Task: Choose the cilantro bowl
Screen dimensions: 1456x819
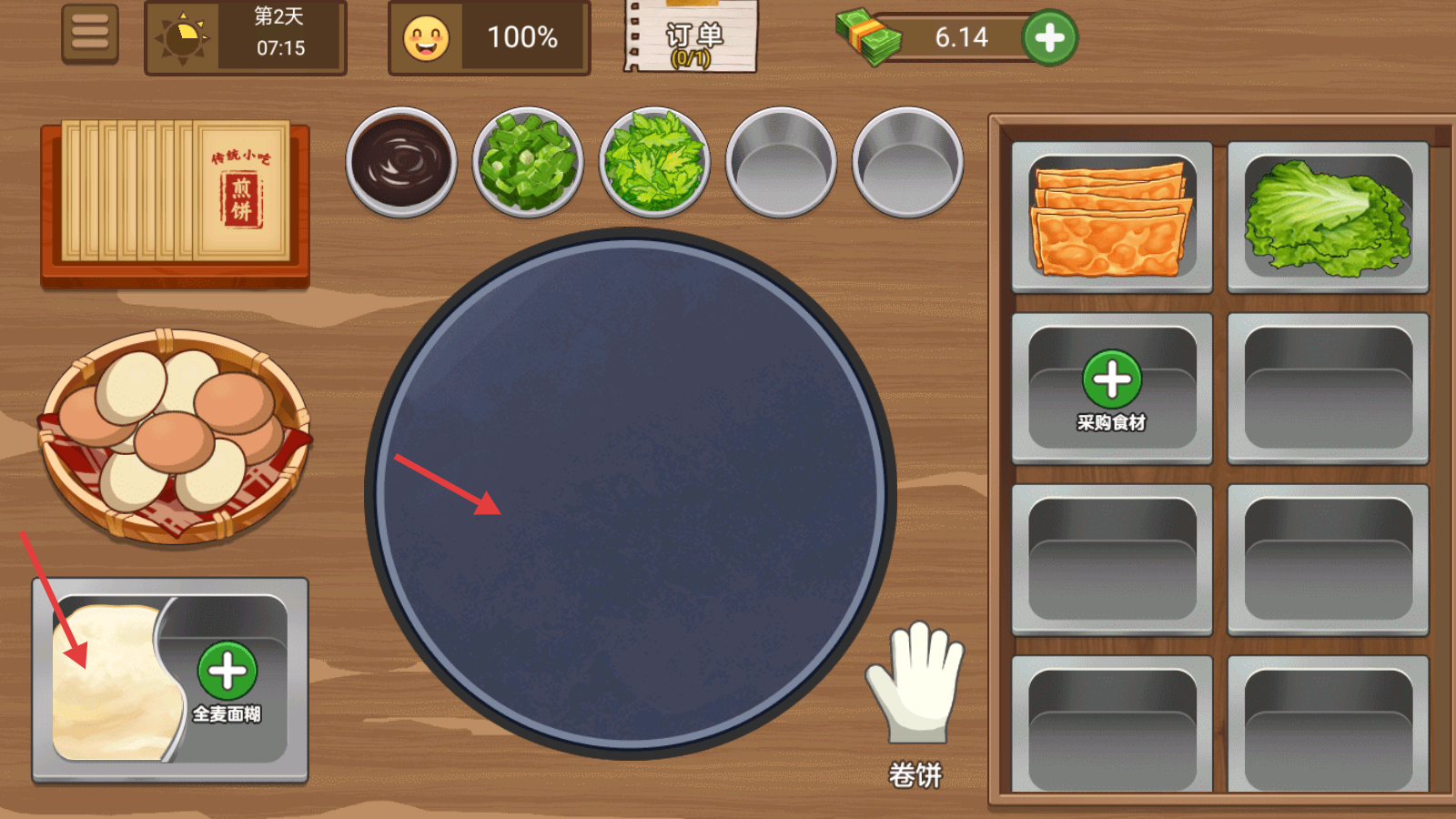Action: coord(653,162)
